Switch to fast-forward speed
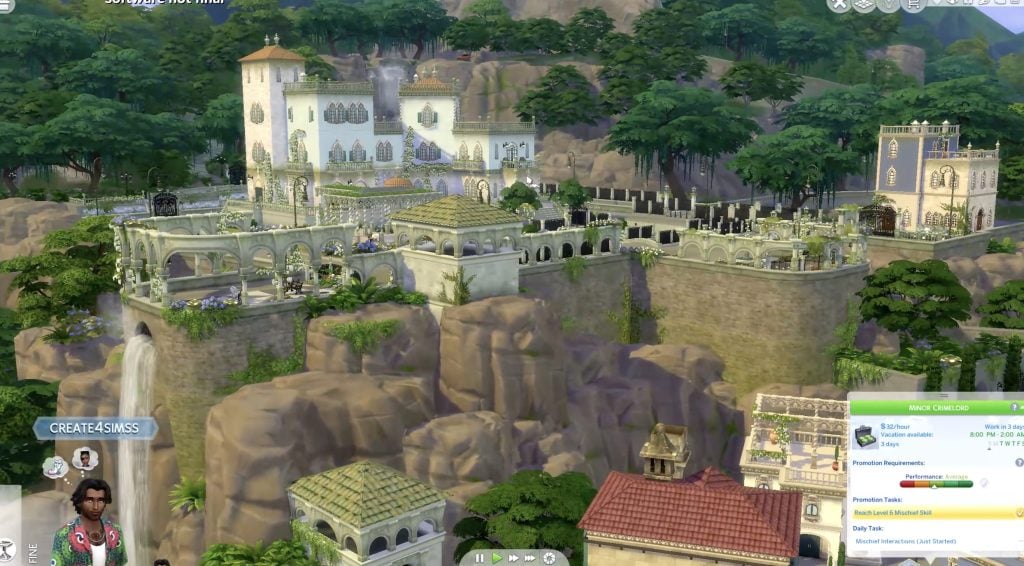The height and width of the screenshot is (566, 1024). 514,558
